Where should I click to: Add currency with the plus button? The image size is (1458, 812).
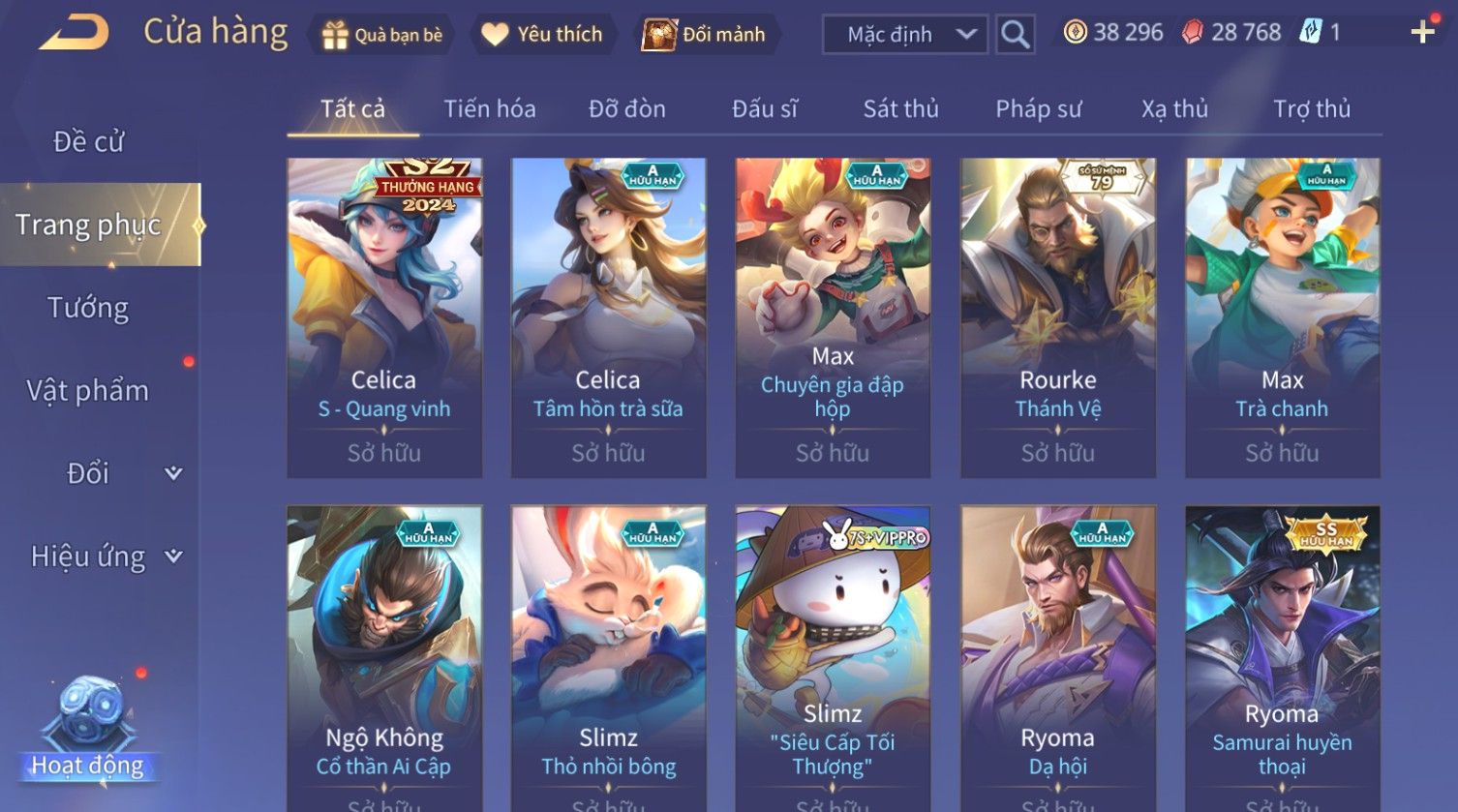[x=1422, y=33]
